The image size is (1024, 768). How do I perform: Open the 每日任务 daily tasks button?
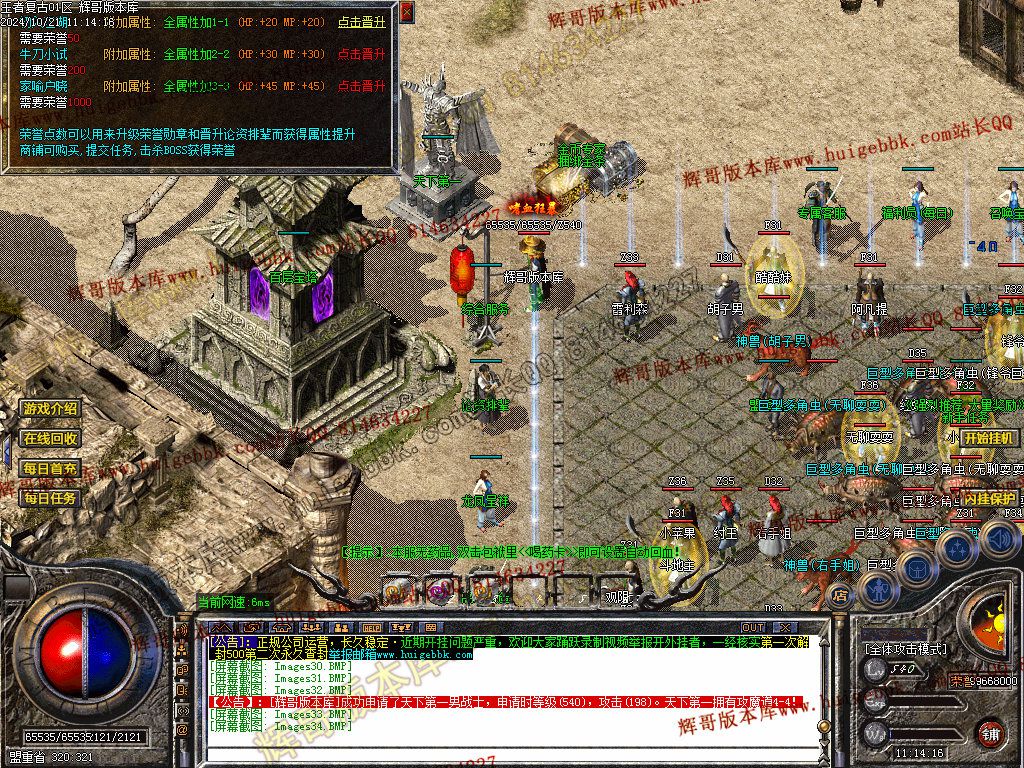[50, 497]
